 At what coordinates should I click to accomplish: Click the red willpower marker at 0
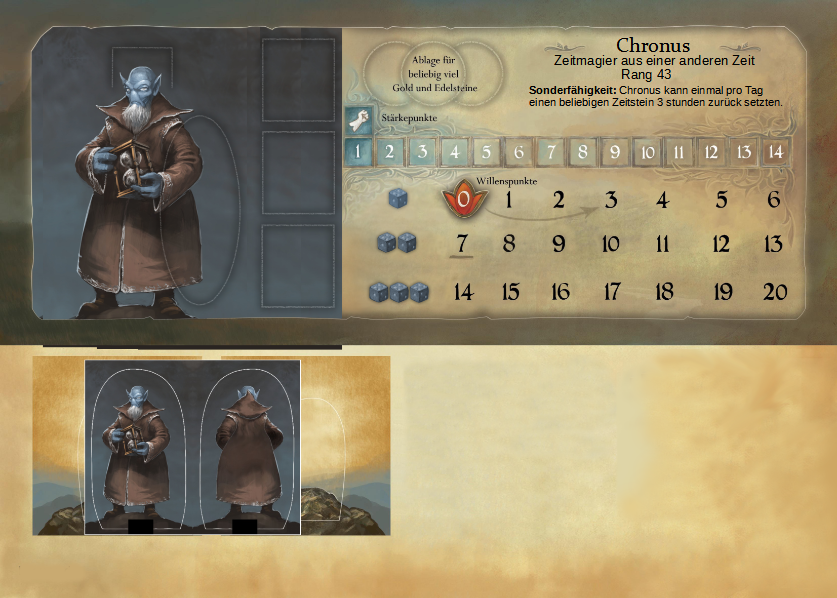(463, 198)
